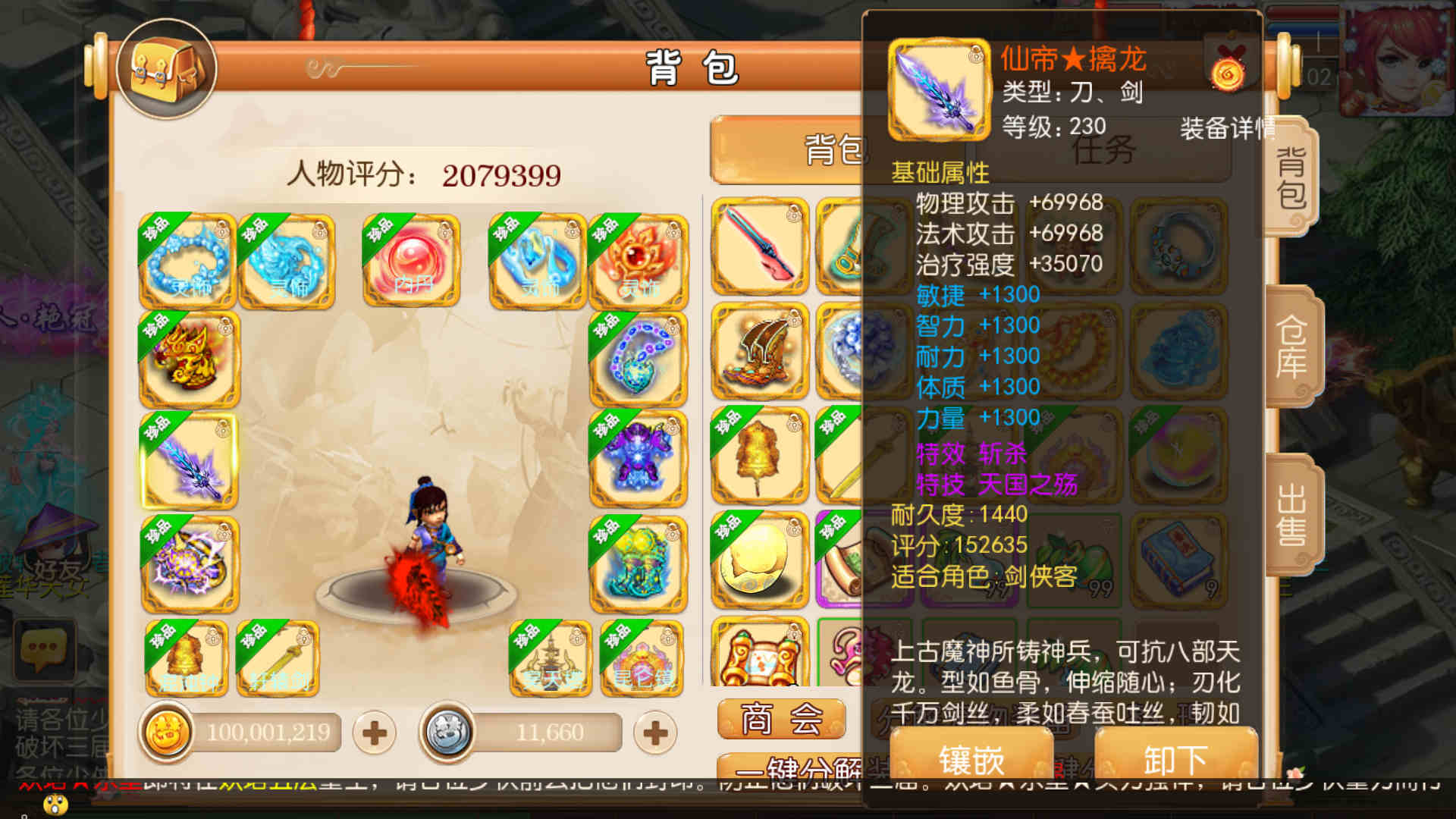
Task: Open the 商会 guild shop
Action: pyautogui.click(x=781, y=718)
